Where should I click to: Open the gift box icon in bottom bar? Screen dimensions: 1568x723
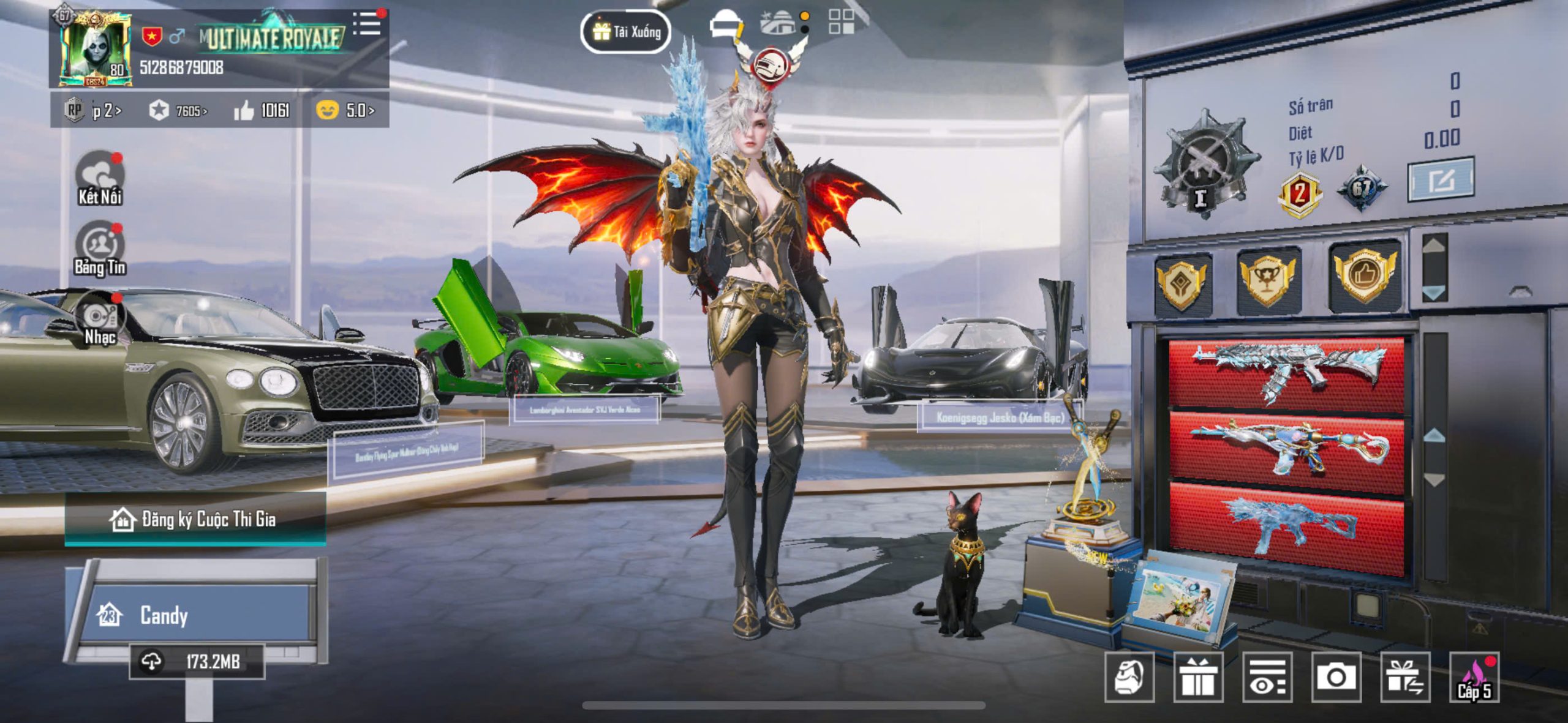pos(1198,677)
